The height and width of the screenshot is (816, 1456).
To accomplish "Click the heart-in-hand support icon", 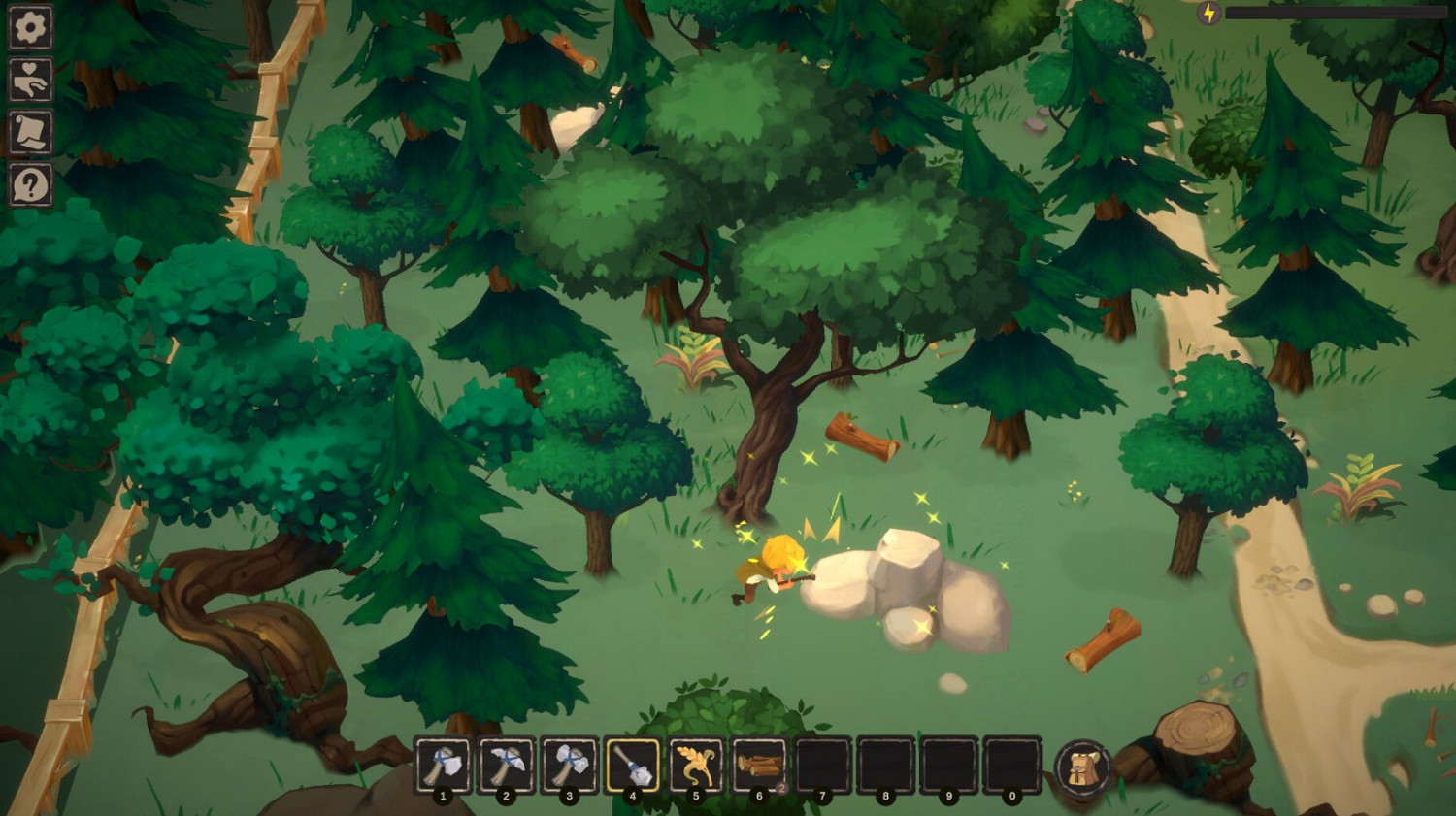I will 30,81.
